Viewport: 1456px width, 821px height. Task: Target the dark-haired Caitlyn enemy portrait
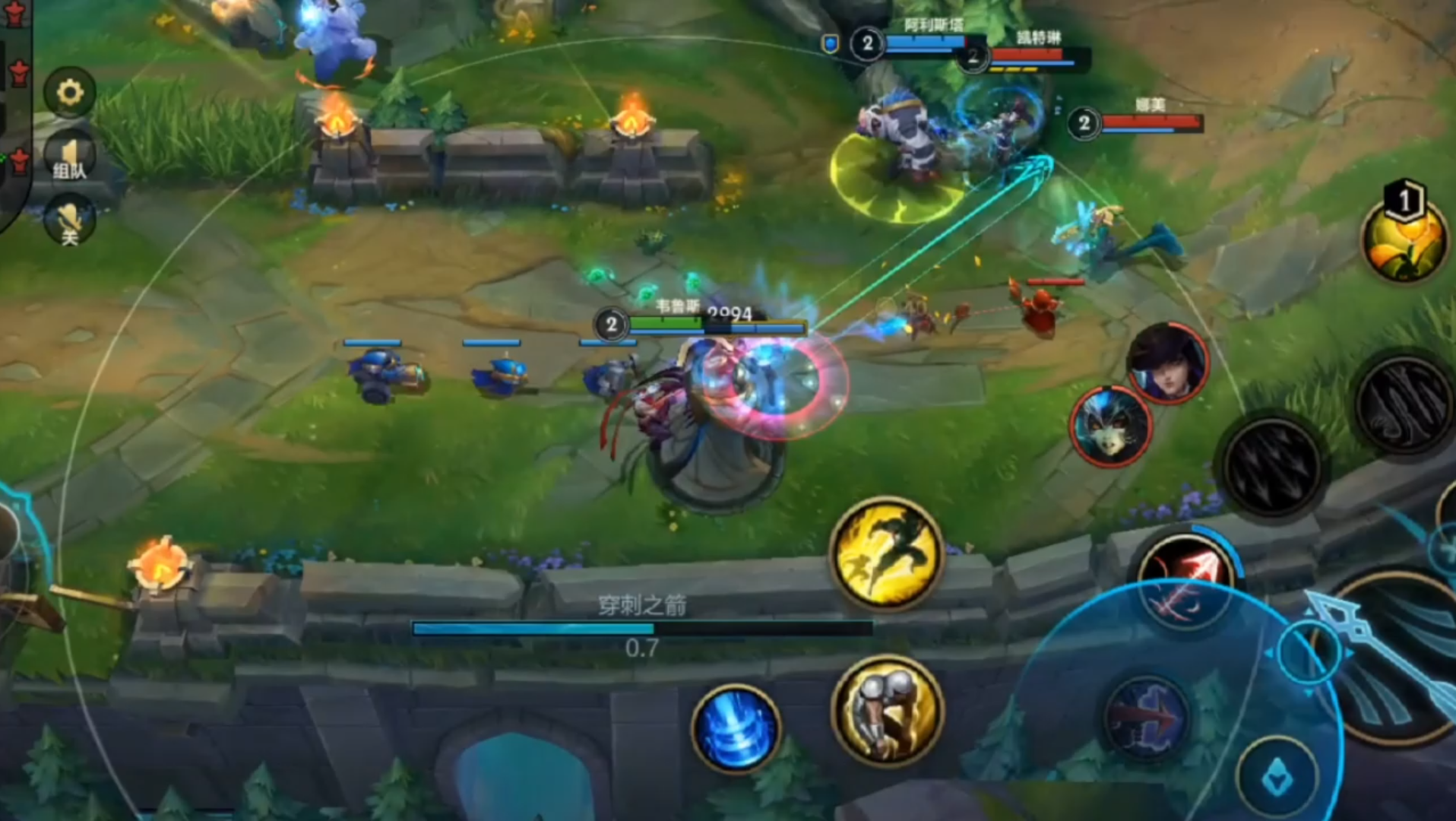(1168, 363)
